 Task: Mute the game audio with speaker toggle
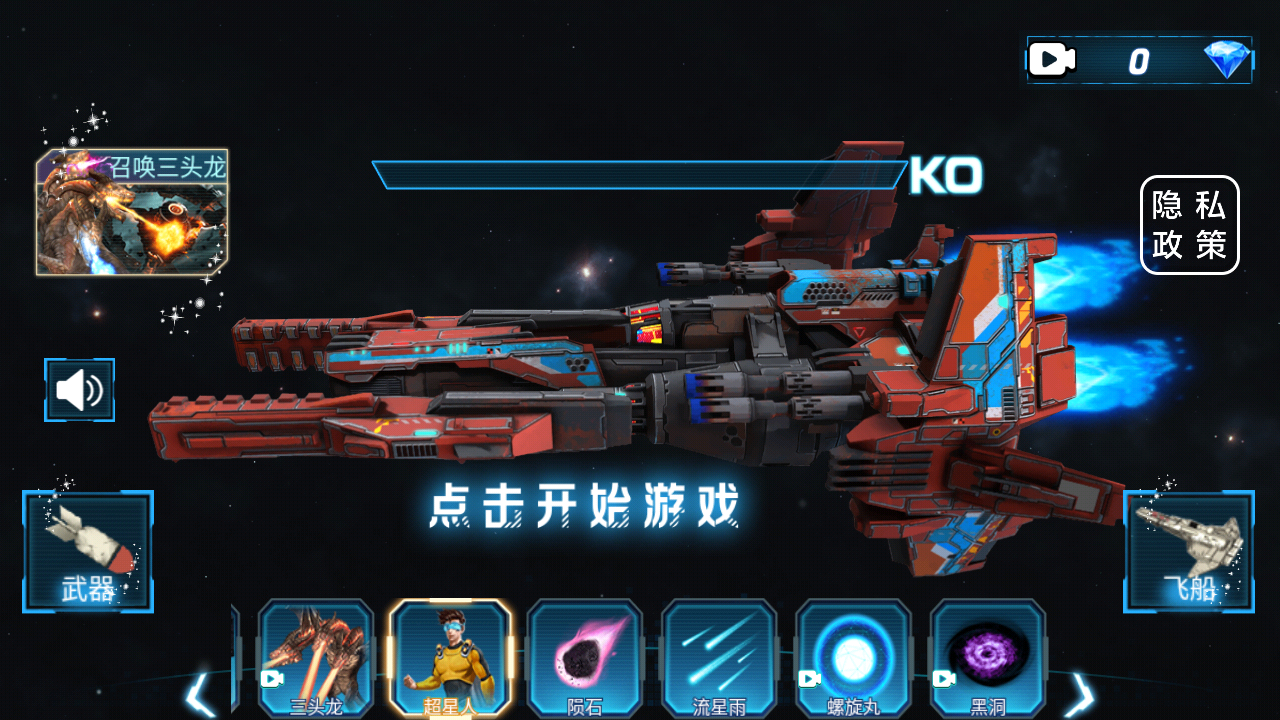pyautogui.click(x=79, y=390)
